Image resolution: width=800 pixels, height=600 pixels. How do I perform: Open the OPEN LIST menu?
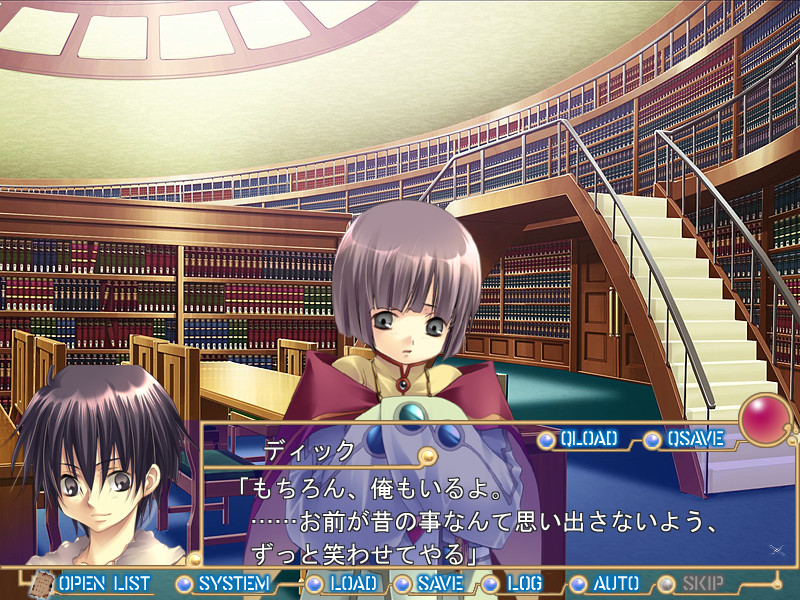coord(103,583)
